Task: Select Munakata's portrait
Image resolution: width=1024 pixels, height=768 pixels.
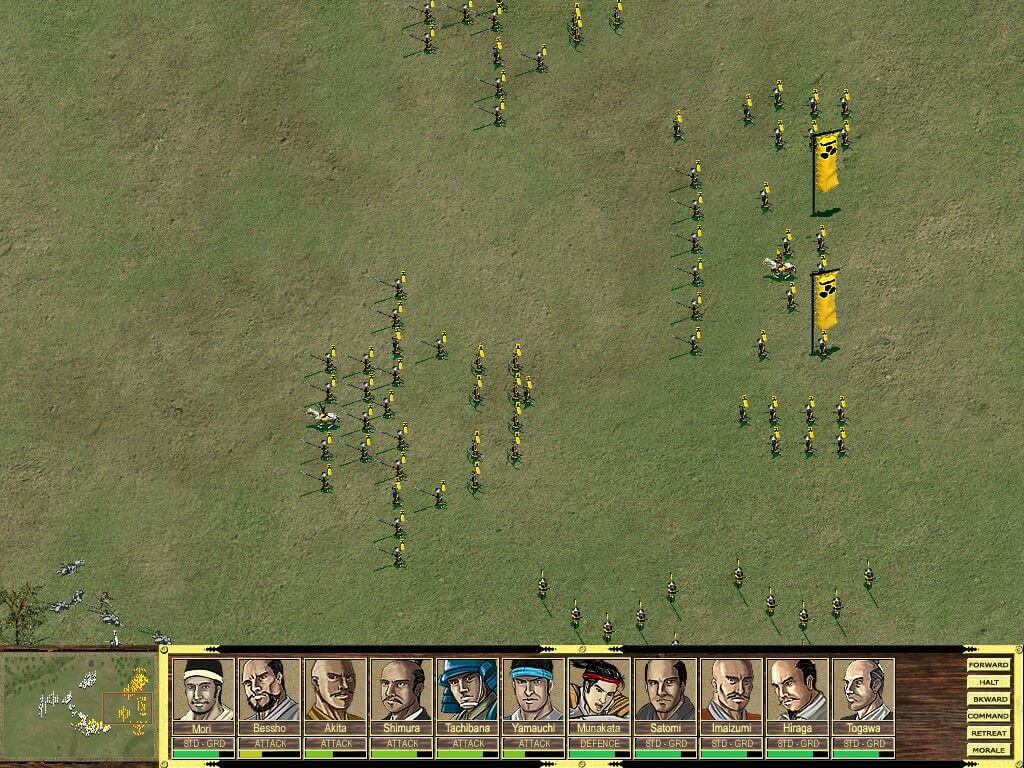Action: [x=599, y=689]
